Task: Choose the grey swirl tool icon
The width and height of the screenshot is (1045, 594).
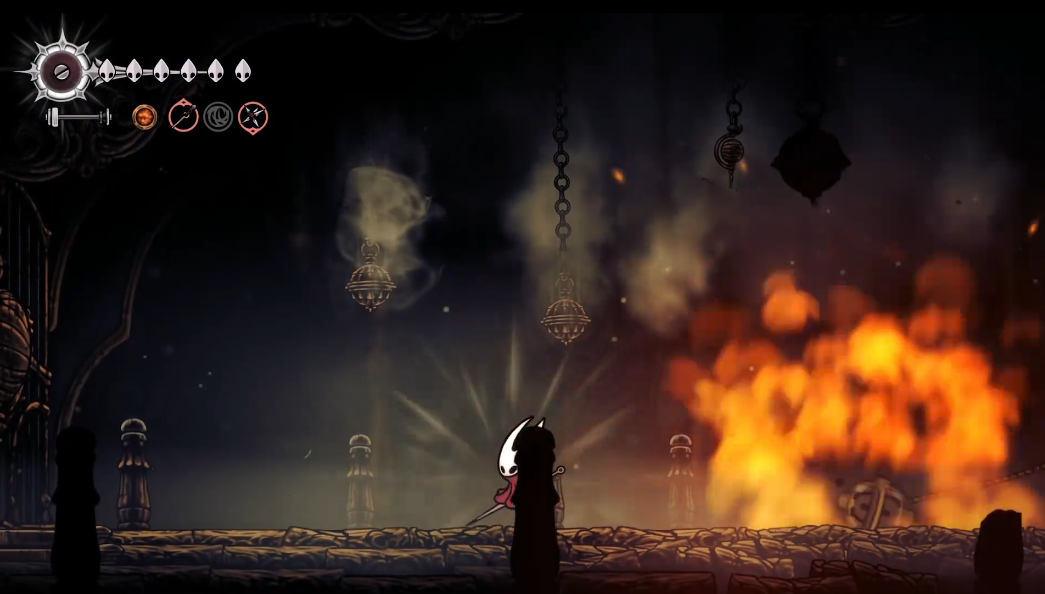Action: pos(218,118)
